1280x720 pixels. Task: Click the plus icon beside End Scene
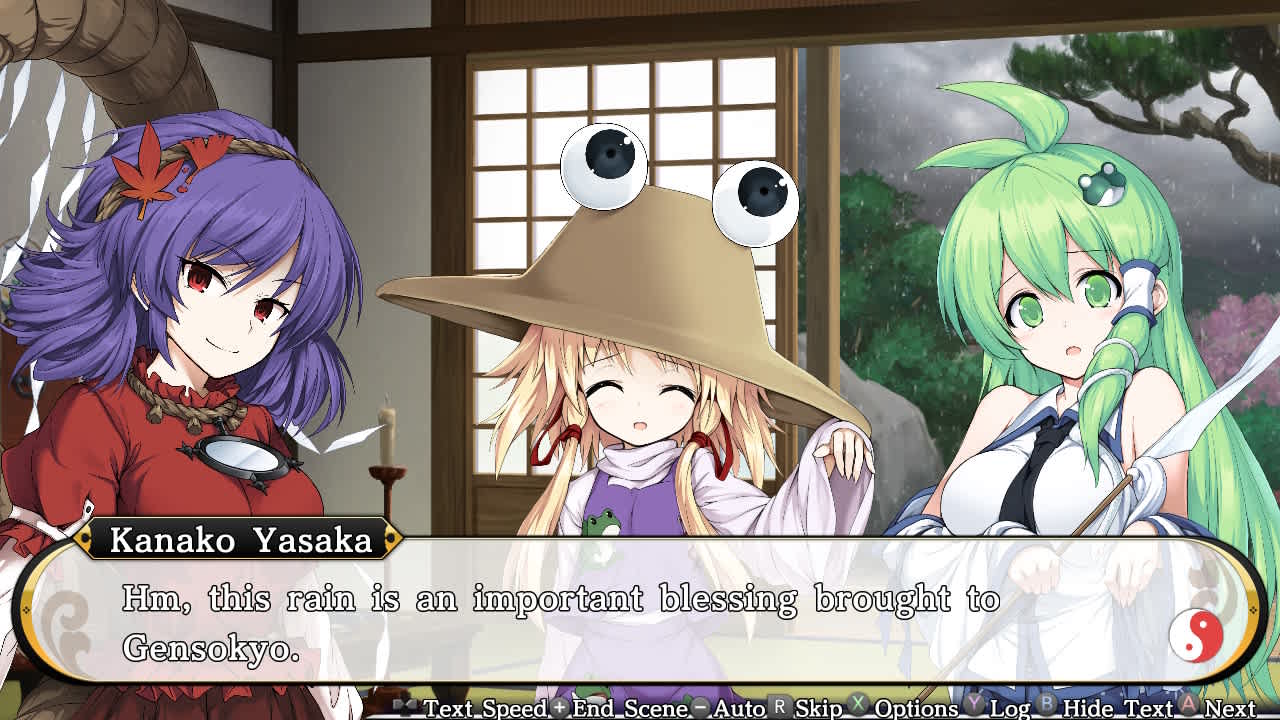point(560,706)
